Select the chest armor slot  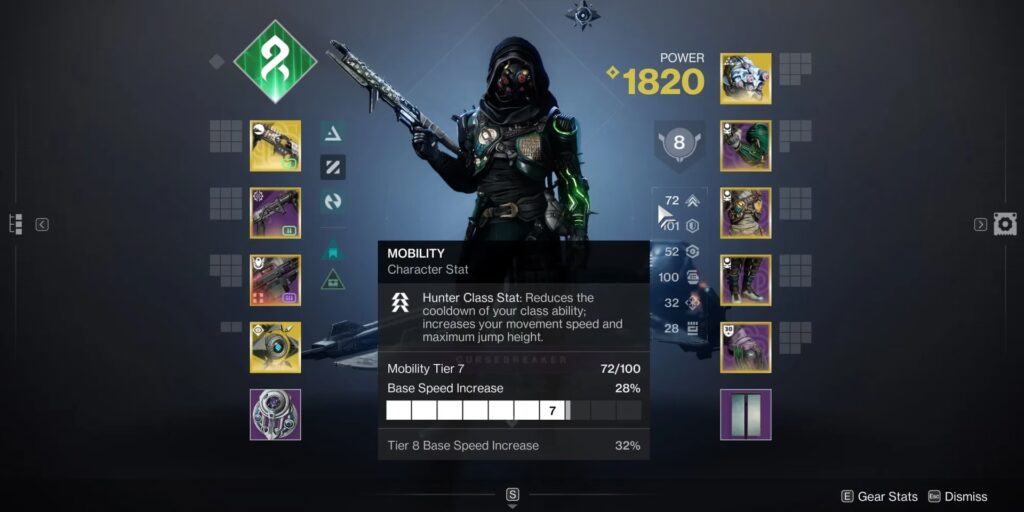[x=746, y=213]
